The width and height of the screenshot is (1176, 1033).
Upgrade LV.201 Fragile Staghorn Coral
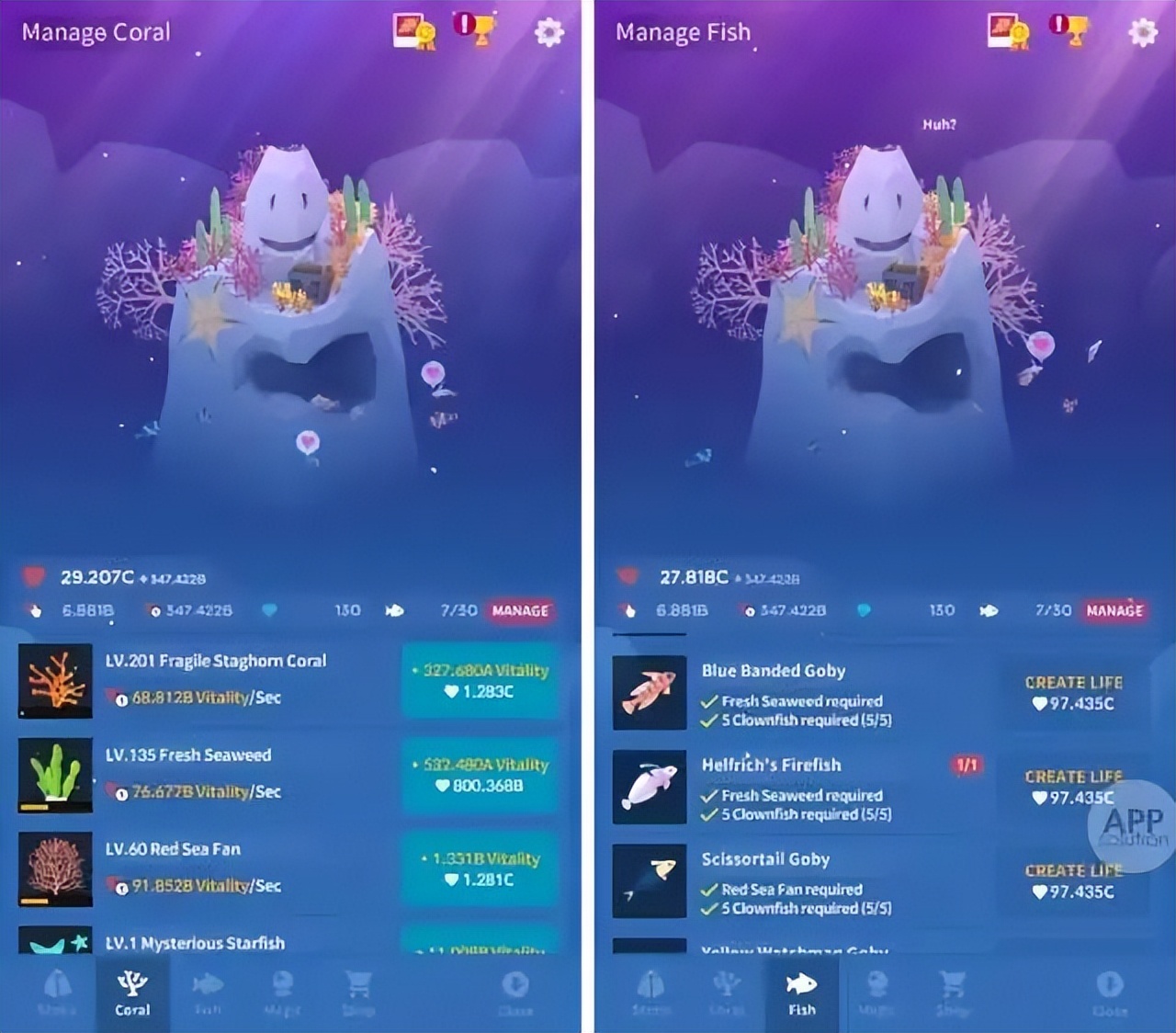(x=481, y=682)
